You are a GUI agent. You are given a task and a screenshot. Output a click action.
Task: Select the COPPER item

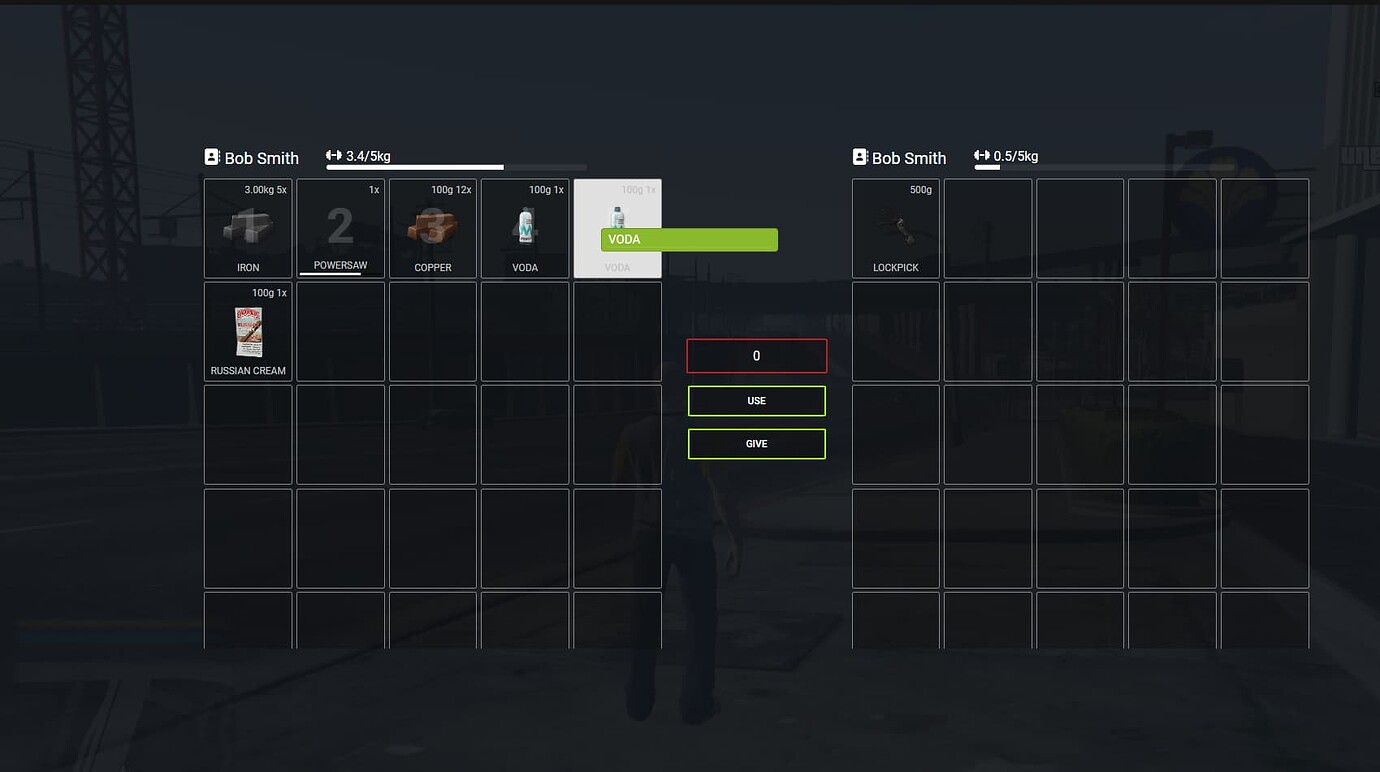(x=432, y=228)
